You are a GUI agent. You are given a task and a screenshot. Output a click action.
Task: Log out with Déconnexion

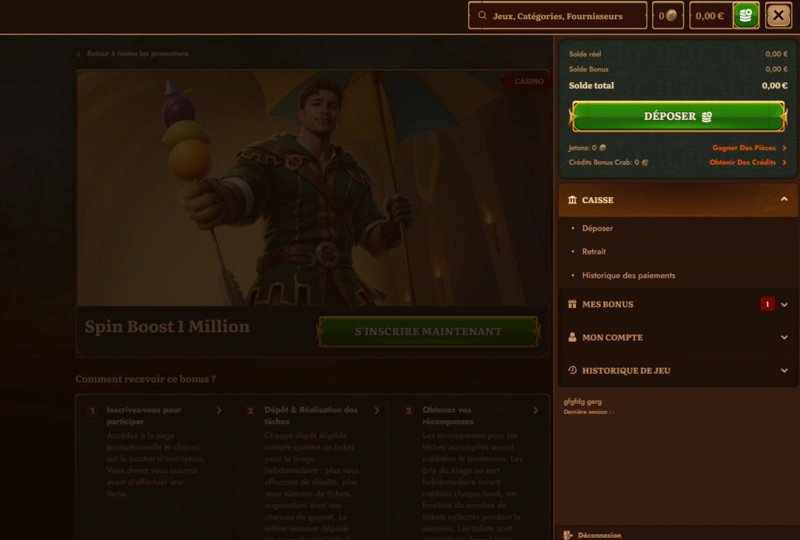click(x=599, y=534)
